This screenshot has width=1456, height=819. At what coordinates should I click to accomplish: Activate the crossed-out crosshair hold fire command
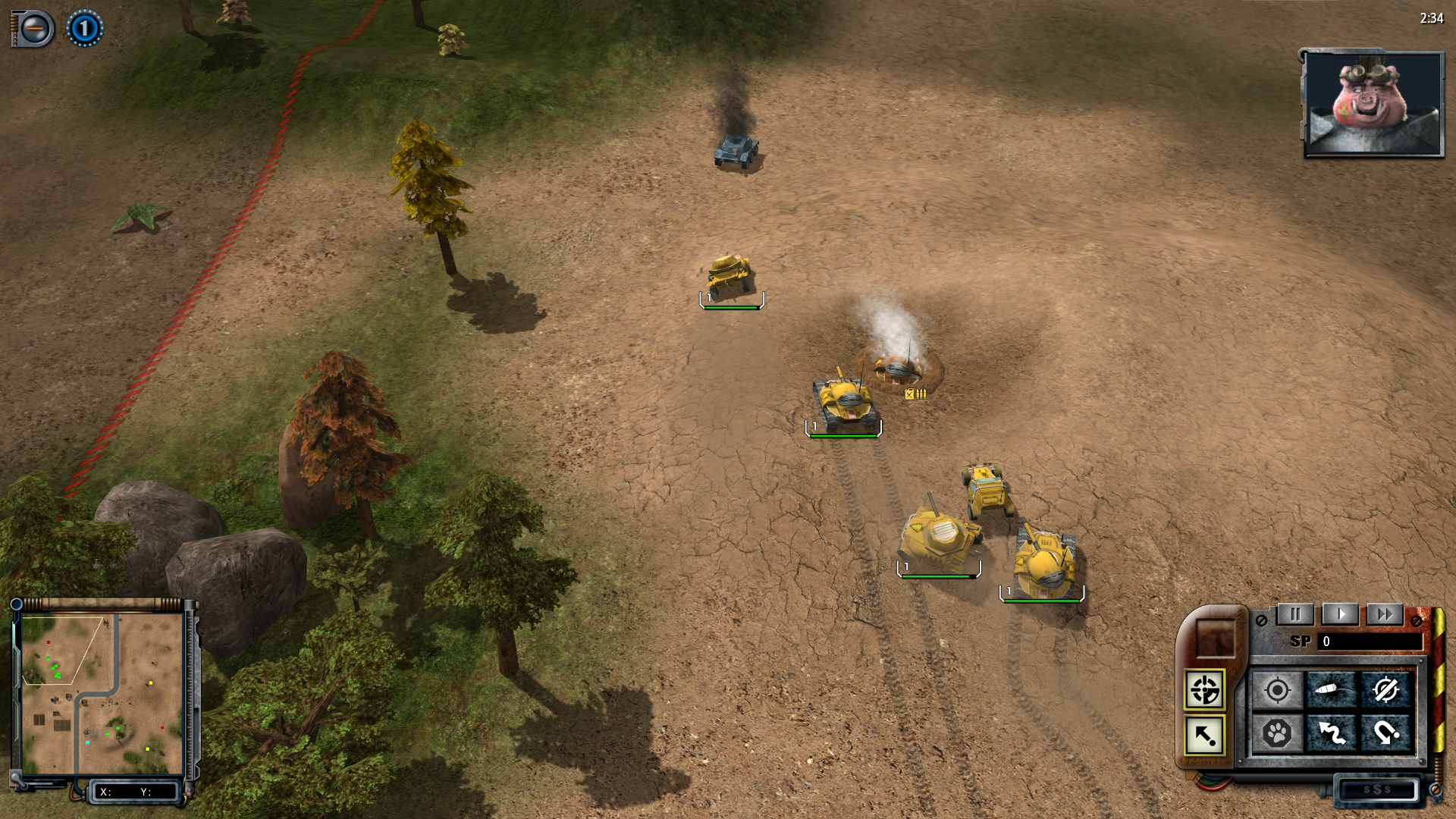[1385, 691]
